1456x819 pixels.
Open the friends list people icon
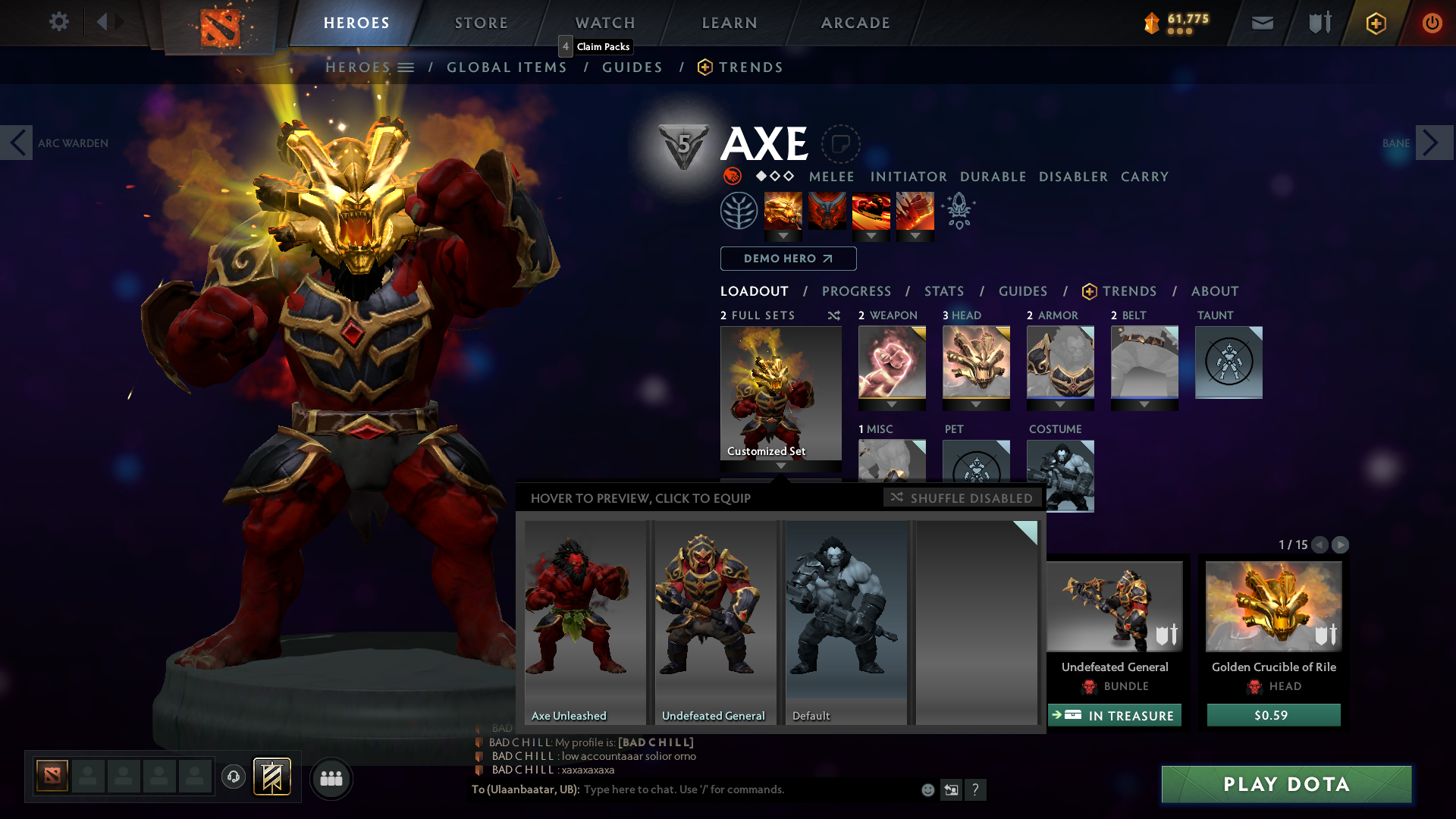click(331, 778)
